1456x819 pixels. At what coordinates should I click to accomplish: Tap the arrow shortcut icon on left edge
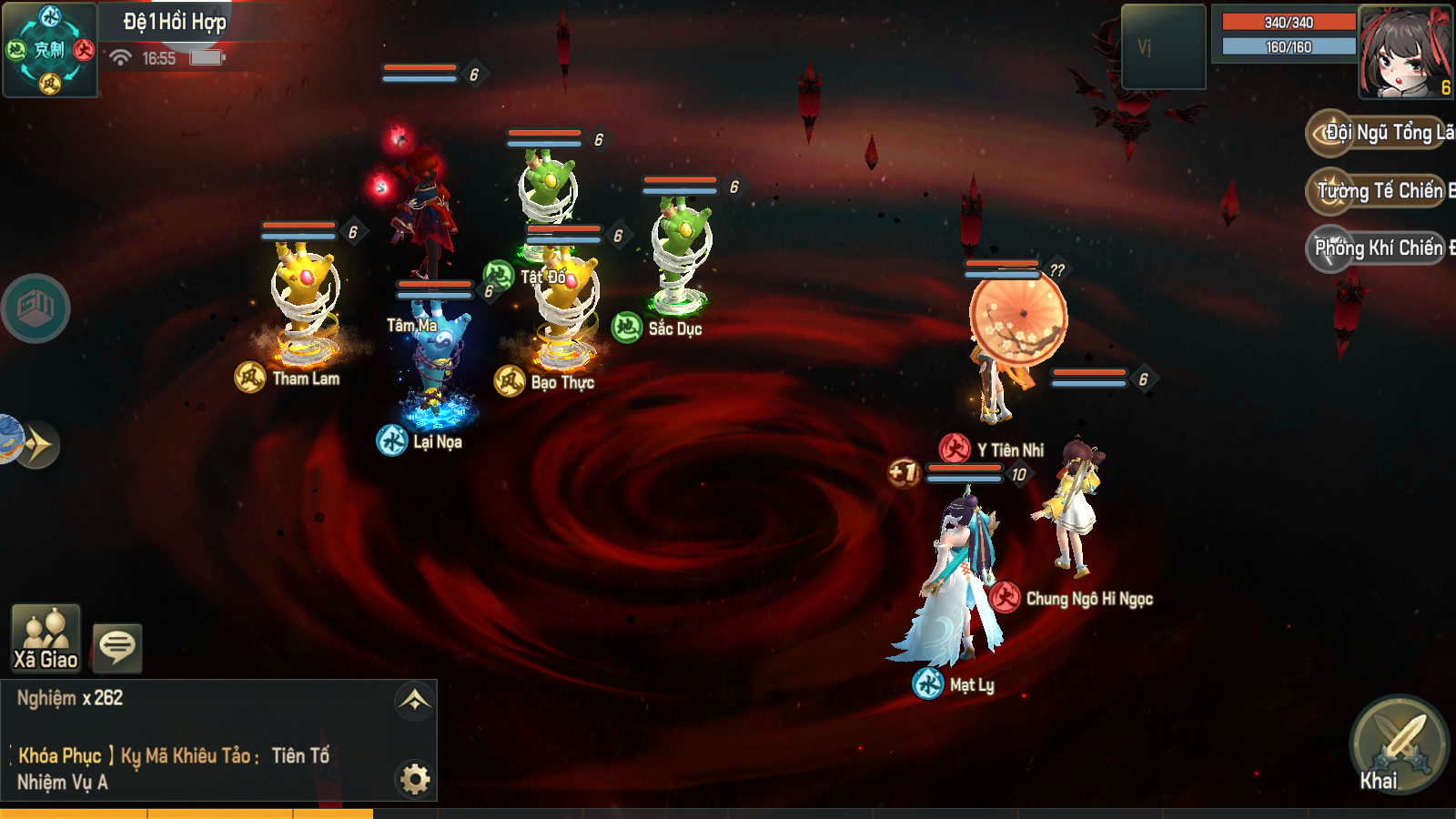coord(36,444)
